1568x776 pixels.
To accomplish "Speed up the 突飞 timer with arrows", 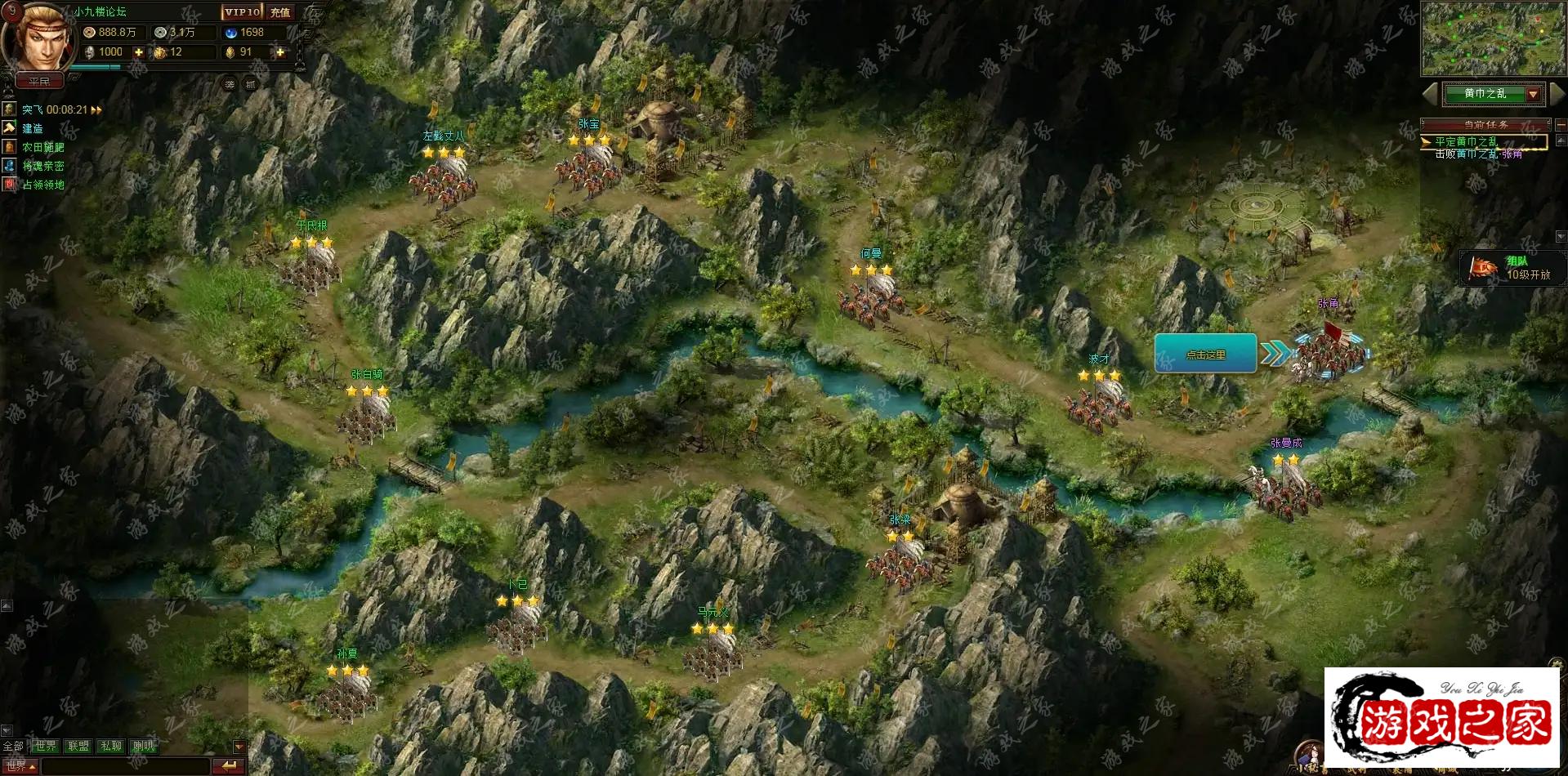I will point(96,110).
